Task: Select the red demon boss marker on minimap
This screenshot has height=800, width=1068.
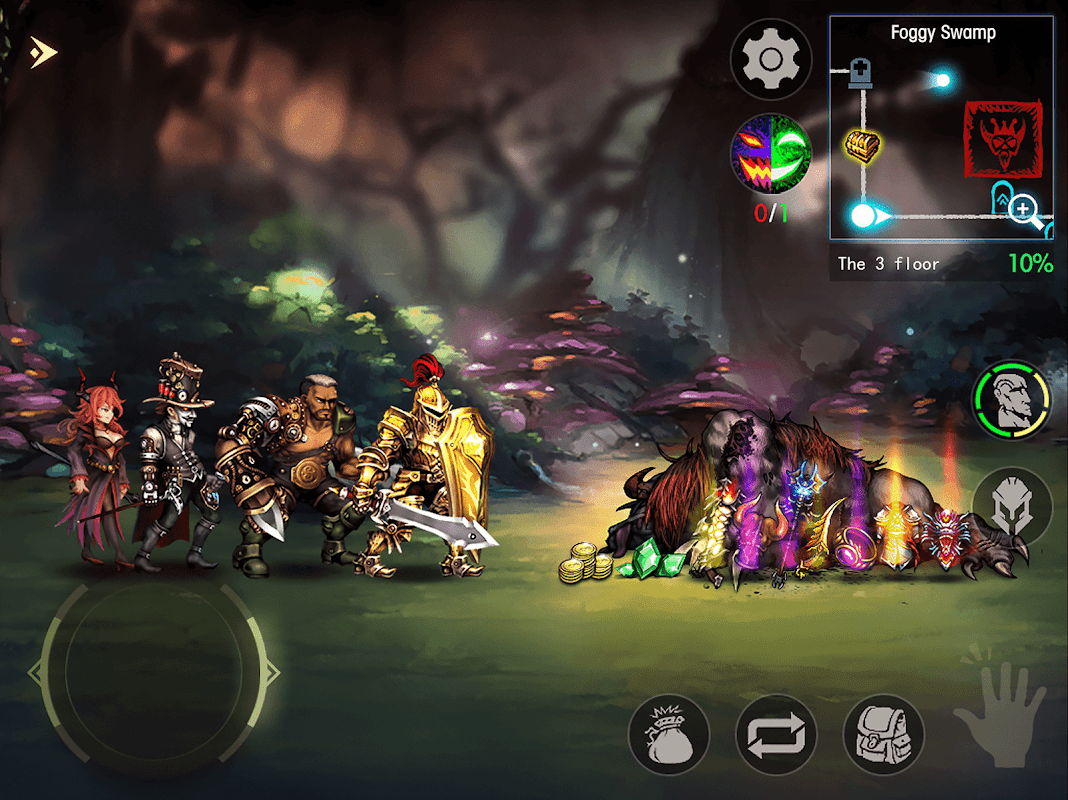Action: (1002, 137)
